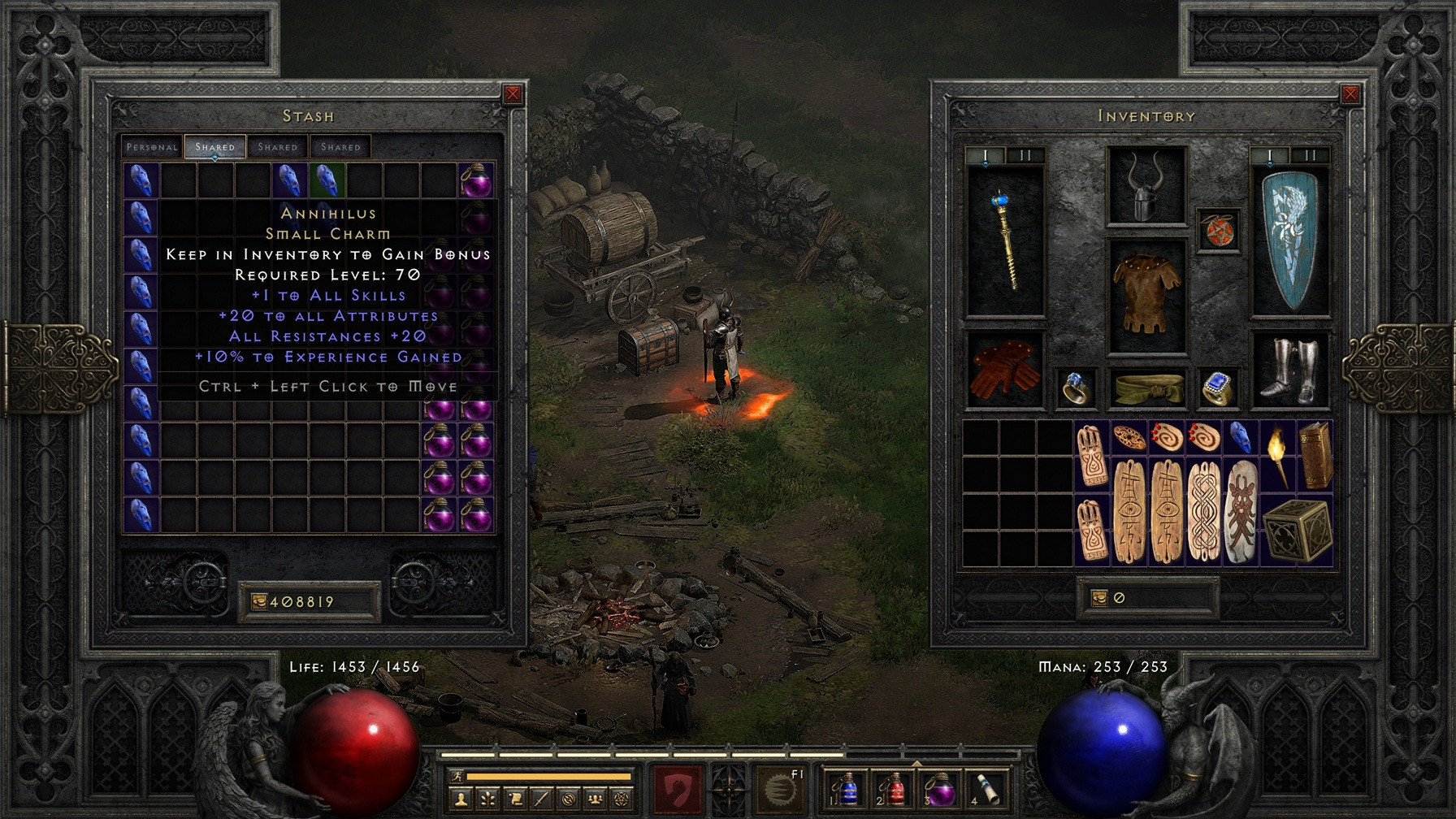
Task: Select the equipped scepter weapon
Action: coord(1005,240)
